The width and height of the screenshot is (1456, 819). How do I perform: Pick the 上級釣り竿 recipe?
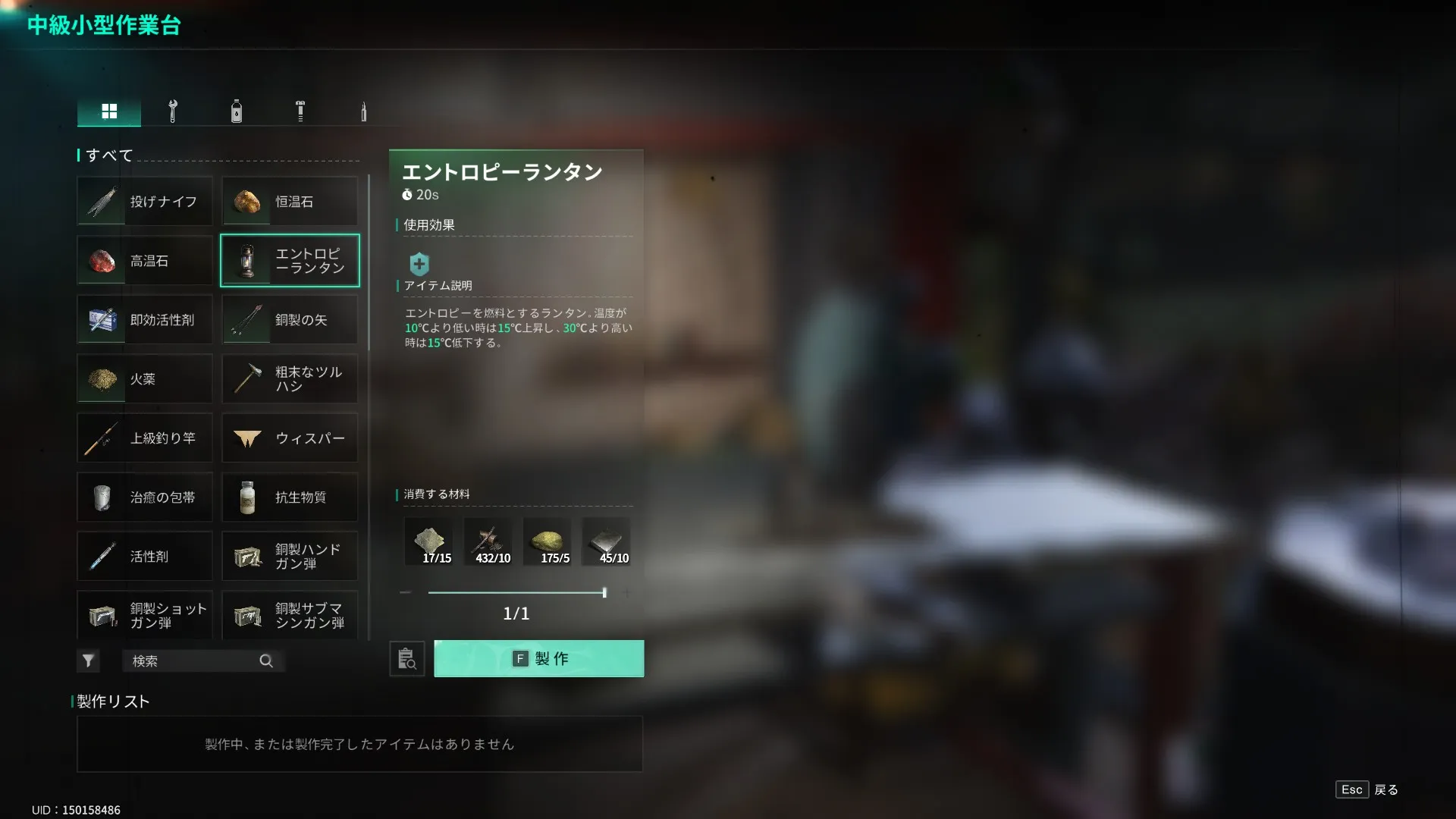(145, 438)
